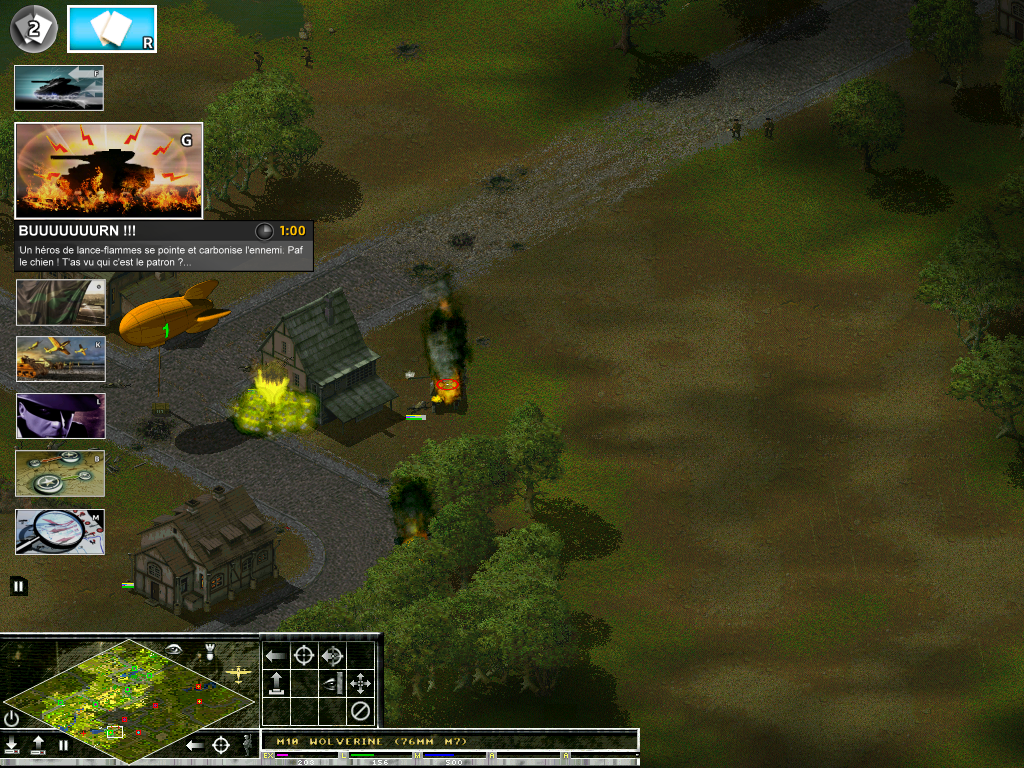Screen dimensions: 1024x768
Task: Select the tank retreat arrows card
Action: pyautogui.click(x=58, y=88)
